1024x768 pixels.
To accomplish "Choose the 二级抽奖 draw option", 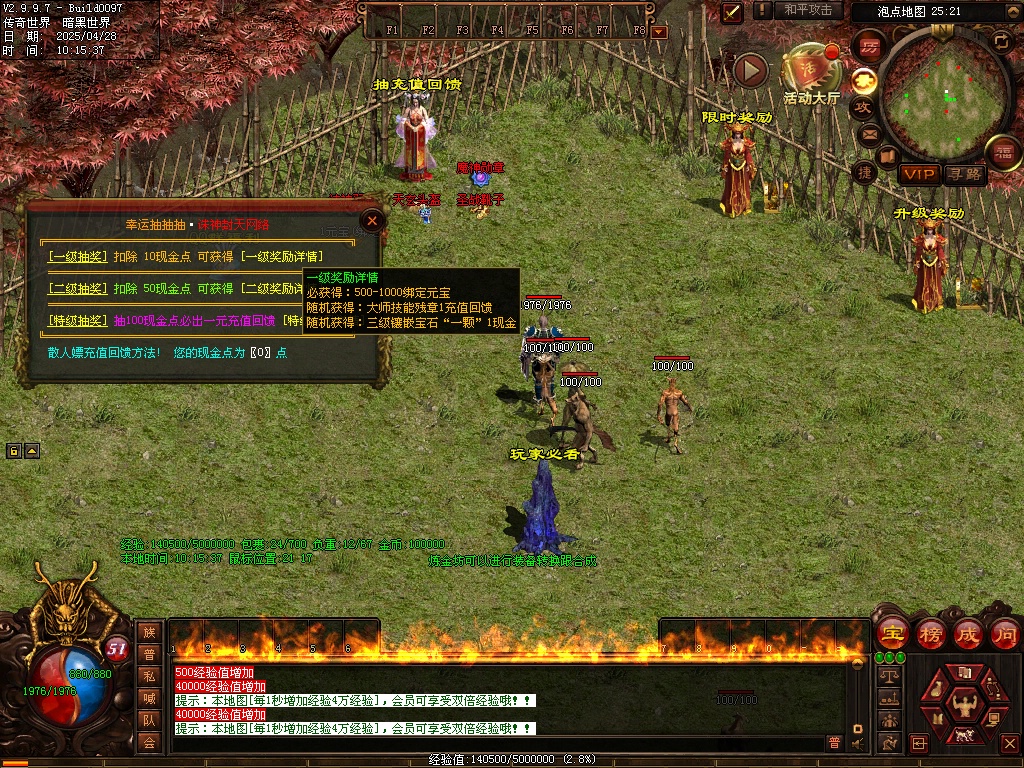I will (x=77, y=288).
